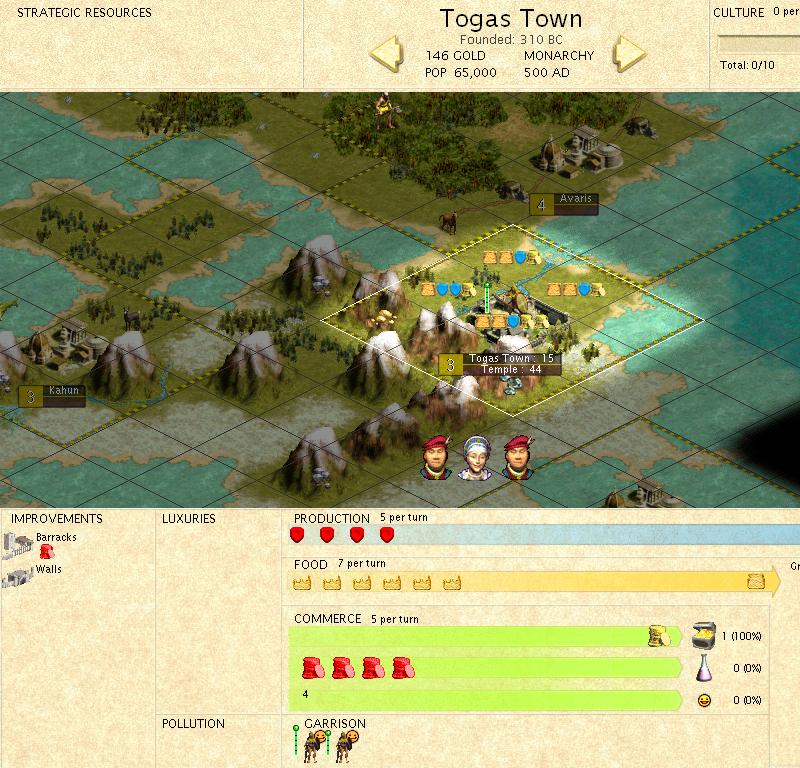Go to the previous city with left arrow
The width and height of the screenshot is (800, 768).
coord(387,54)
